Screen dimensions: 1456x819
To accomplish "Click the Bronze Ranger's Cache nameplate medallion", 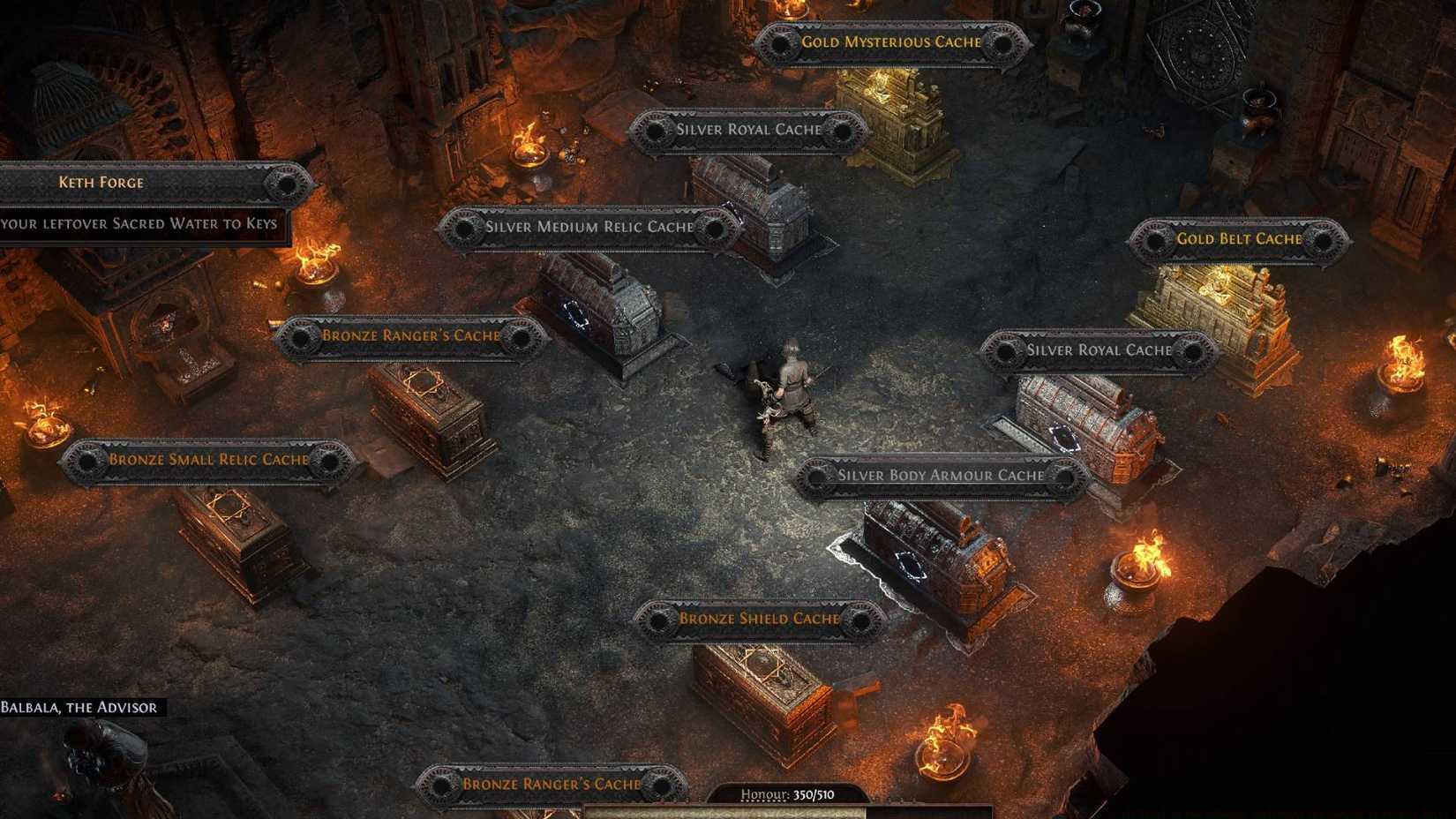I will point(299,336).
